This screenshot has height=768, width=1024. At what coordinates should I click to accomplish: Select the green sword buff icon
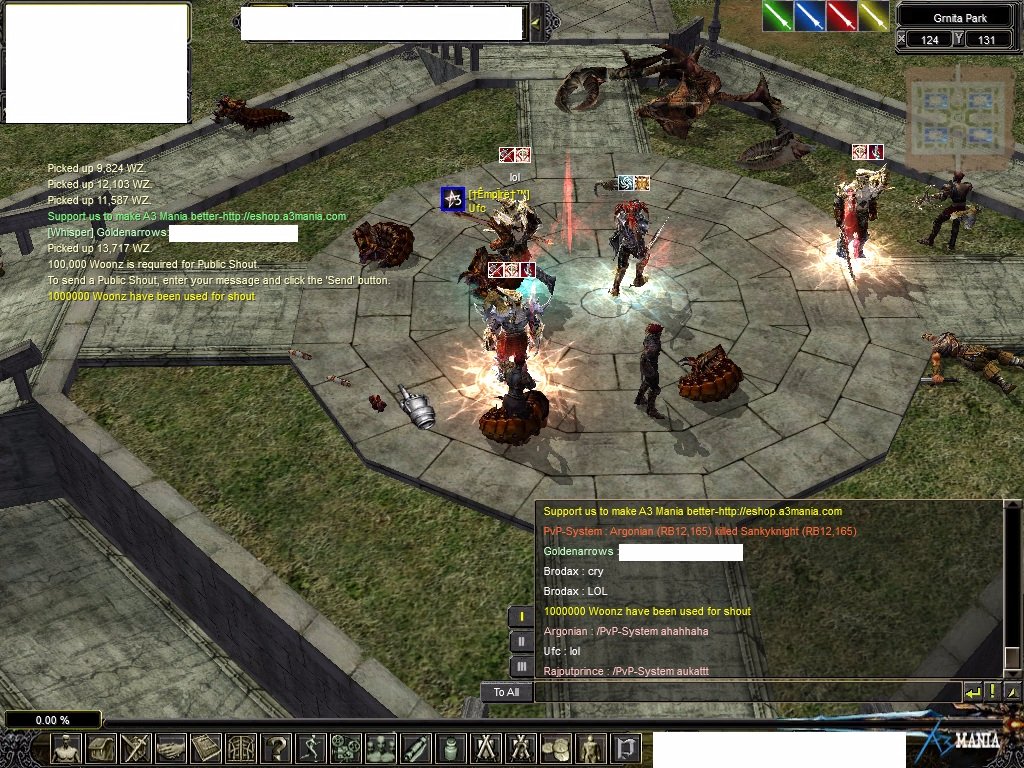tap(778, 15)
